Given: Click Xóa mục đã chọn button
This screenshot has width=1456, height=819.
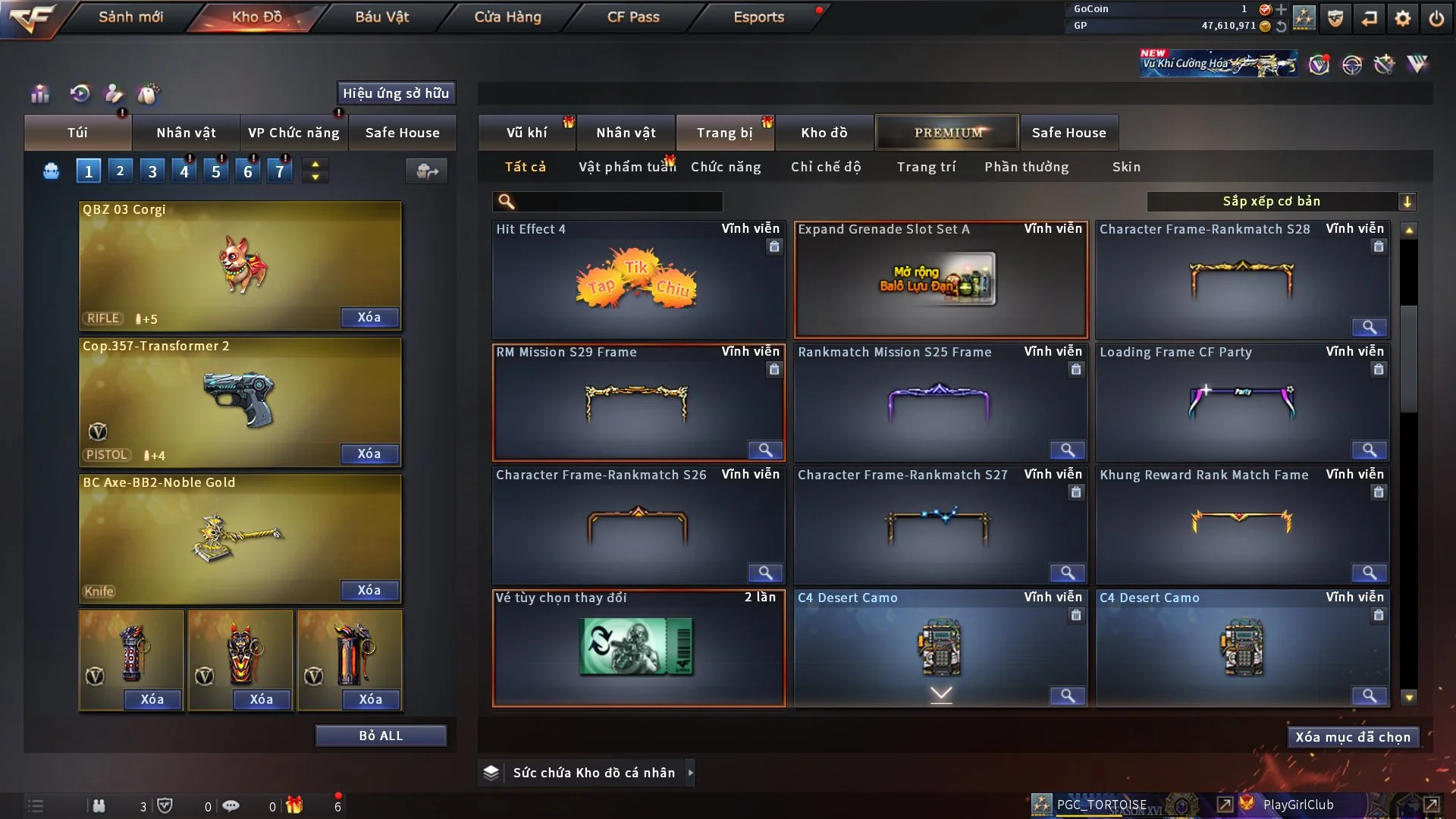Looking at the screenshot, I should 1352,737.
